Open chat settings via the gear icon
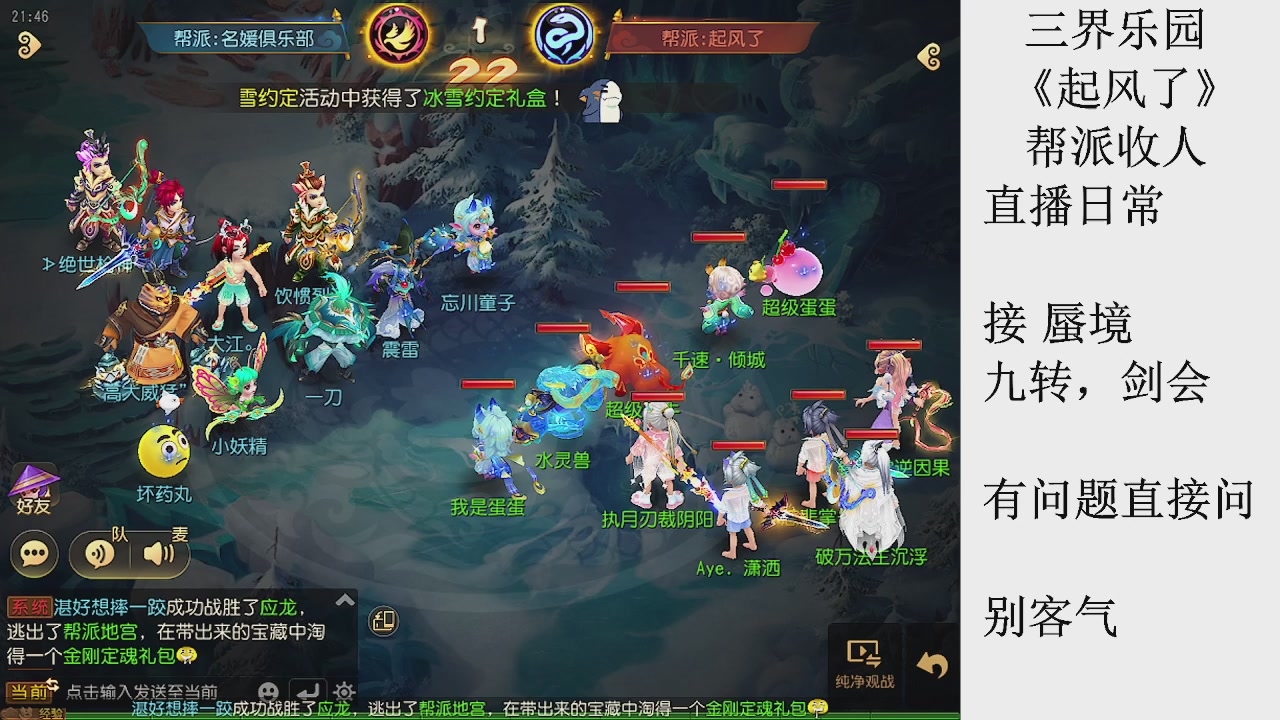The height and width of the screenshot is (720, 1280). point(343,690)
